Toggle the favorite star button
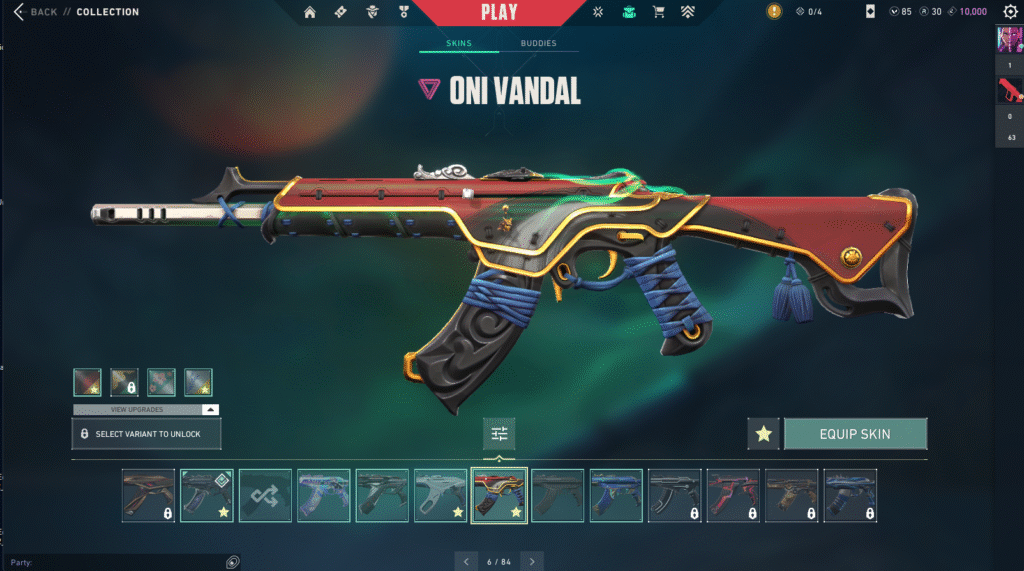This screenshot has height=571, width=1024. (763, 434)
